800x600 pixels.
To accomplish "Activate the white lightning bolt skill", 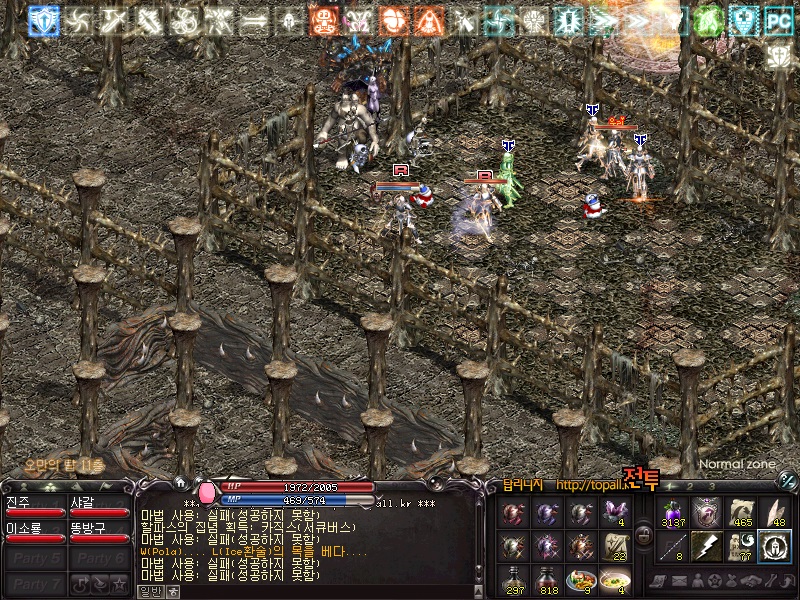I will click(x=706, y=546).
